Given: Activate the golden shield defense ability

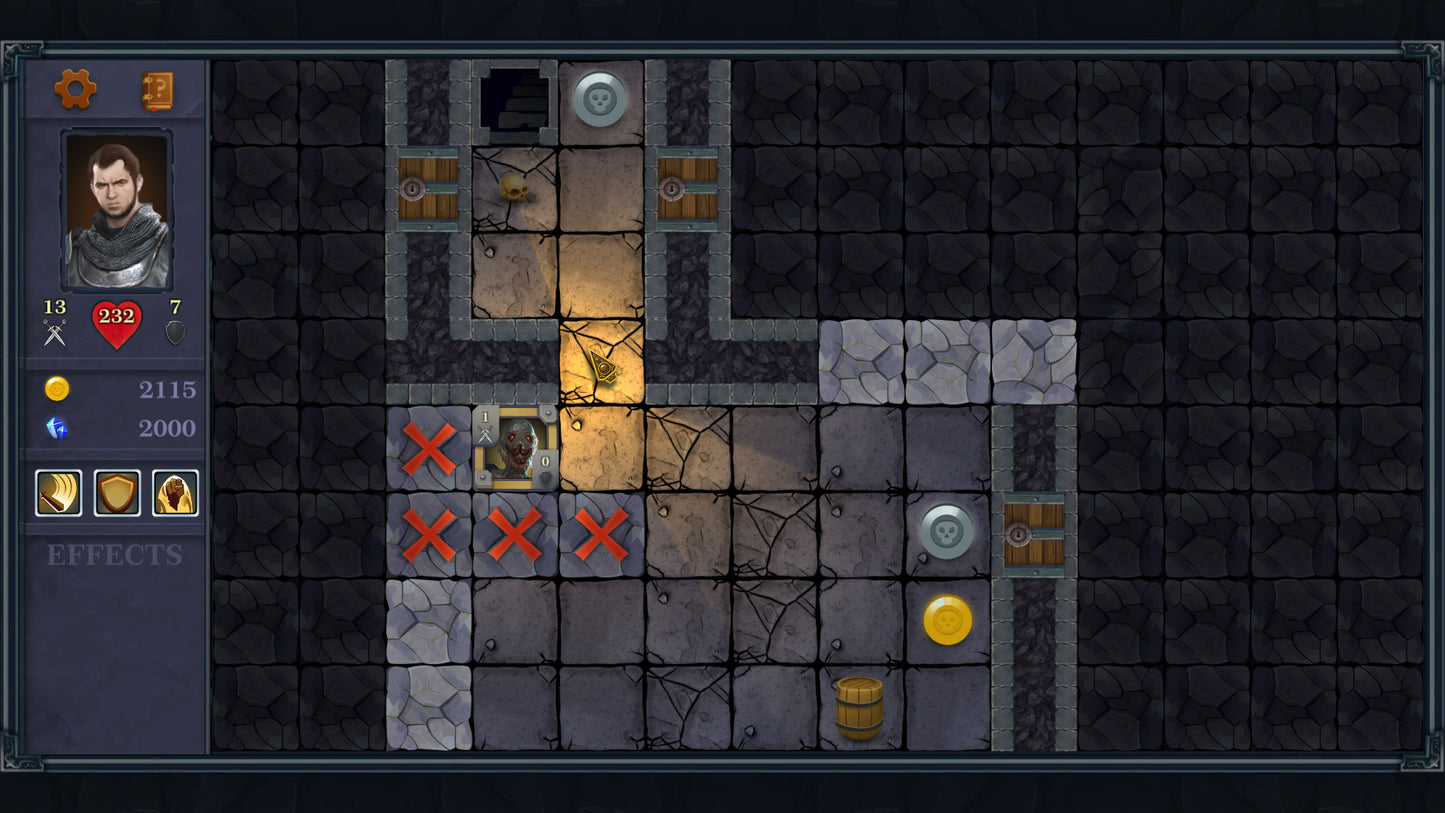Looking at the screenshot, I should click(x=117, y=492).
